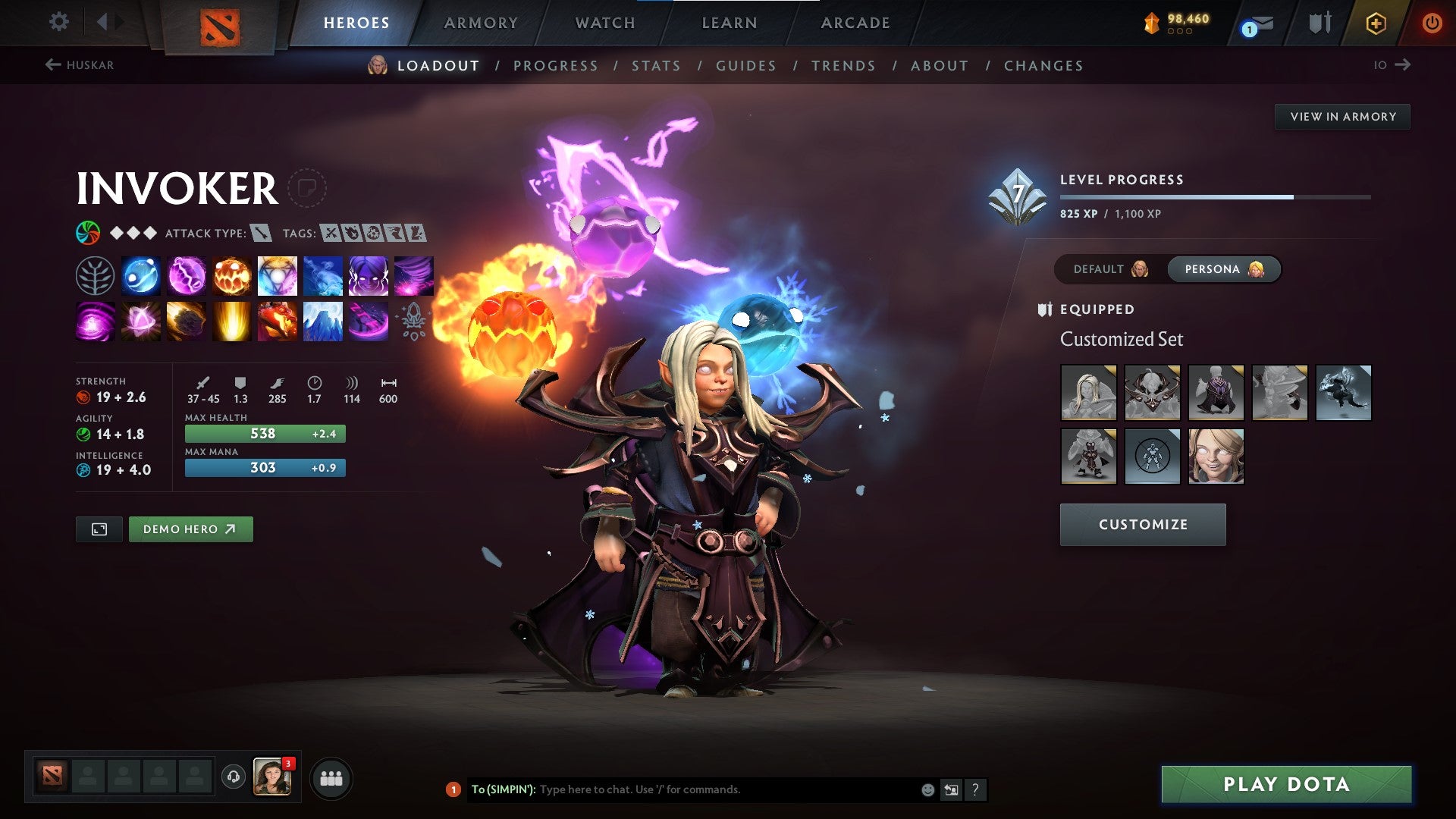Open the STATS section for Invoker
The height and width of the screenshot is (819, 1456).
(x=655, y=66)
